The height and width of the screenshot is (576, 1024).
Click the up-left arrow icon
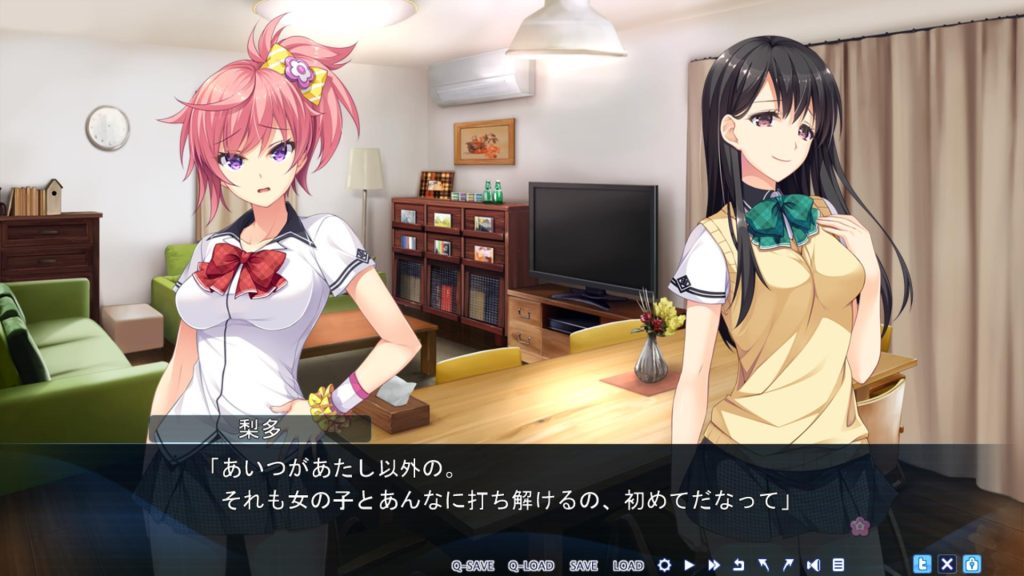pyautogui.click(x=764, y=565)
